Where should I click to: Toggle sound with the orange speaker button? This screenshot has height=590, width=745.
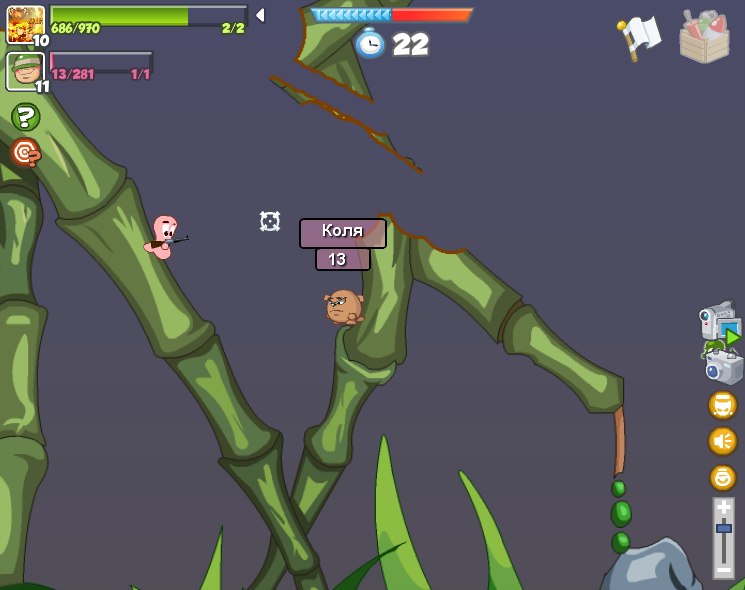(x=722, y=441)
